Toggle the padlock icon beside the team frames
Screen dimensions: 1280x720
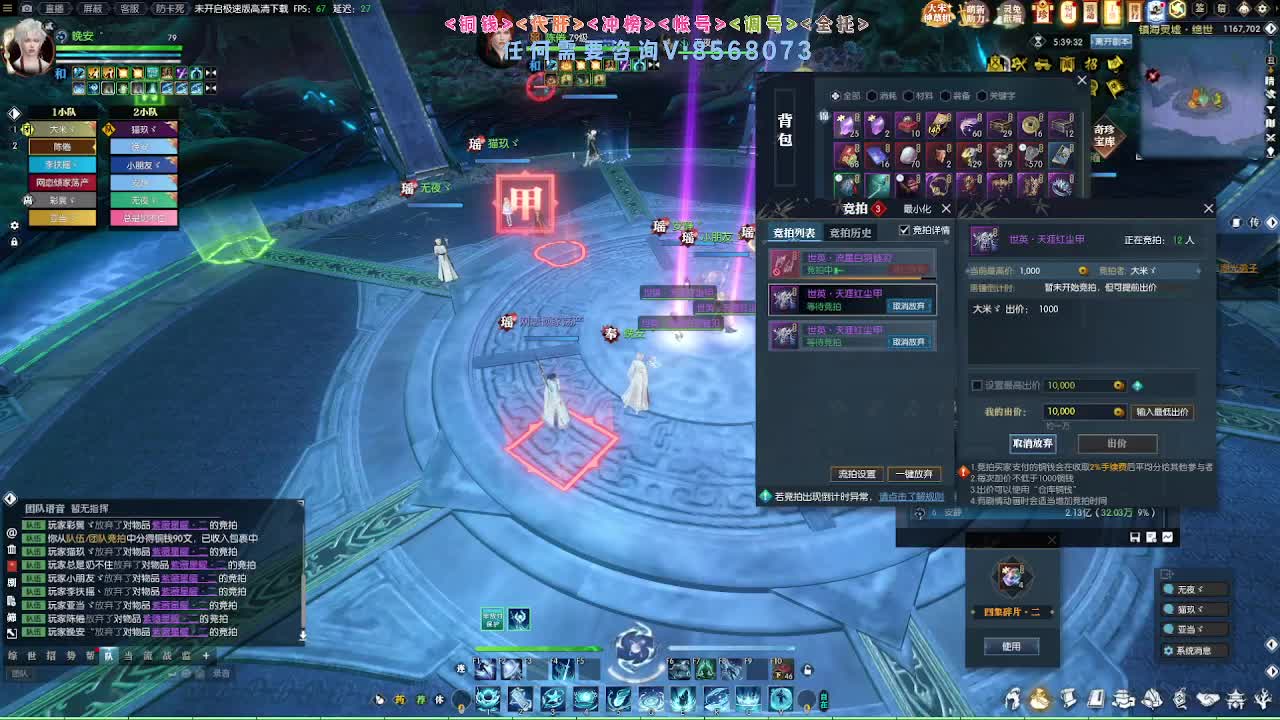14,241
